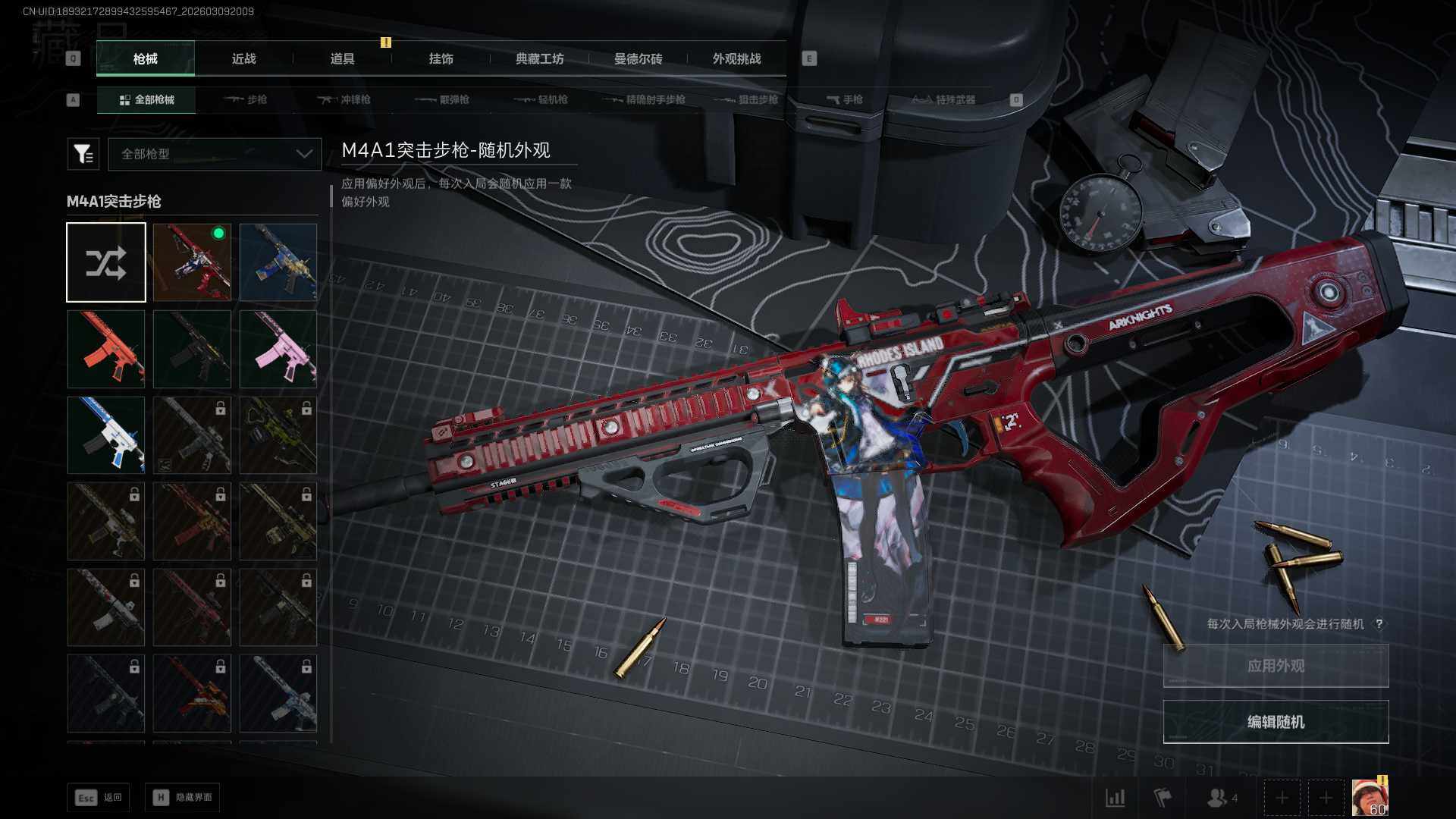Screen dimensions: 1456x819
Task: Filter weapons by 步枪 rifles
Action: (x=246, y=100)
